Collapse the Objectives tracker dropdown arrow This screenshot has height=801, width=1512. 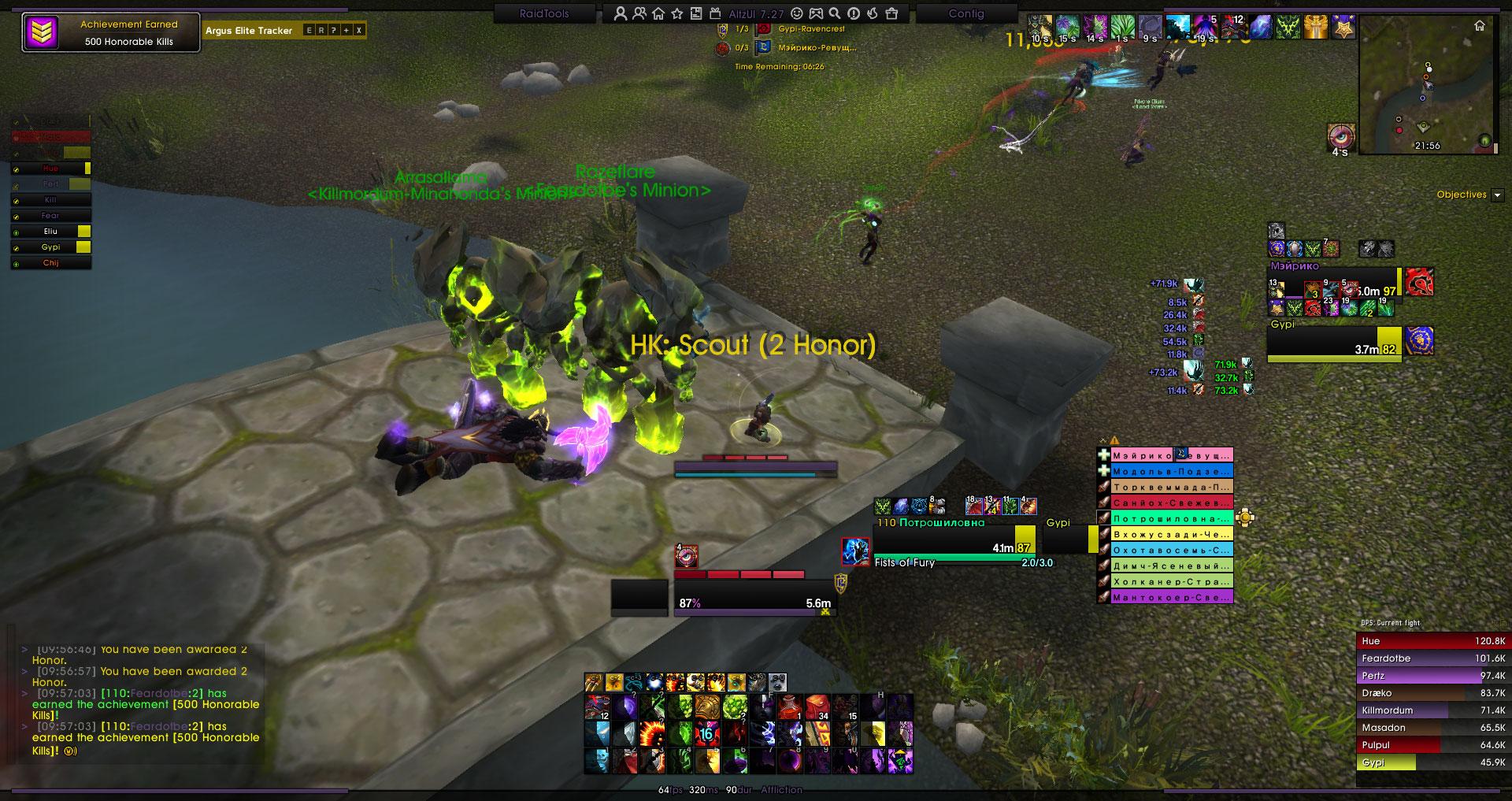(x=1497, y=195)
